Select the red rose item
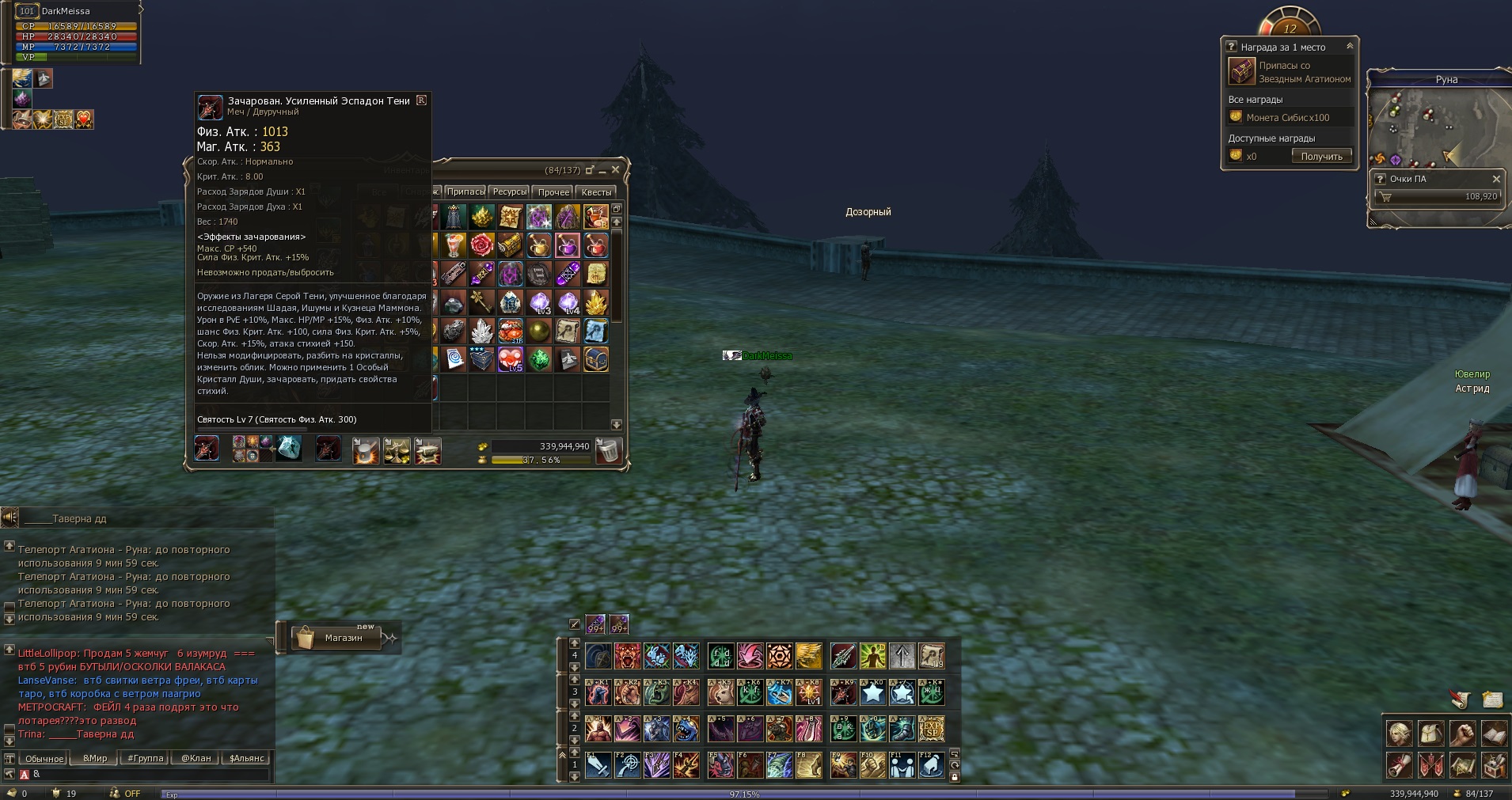1512x800 pixels. click(481, 245)
